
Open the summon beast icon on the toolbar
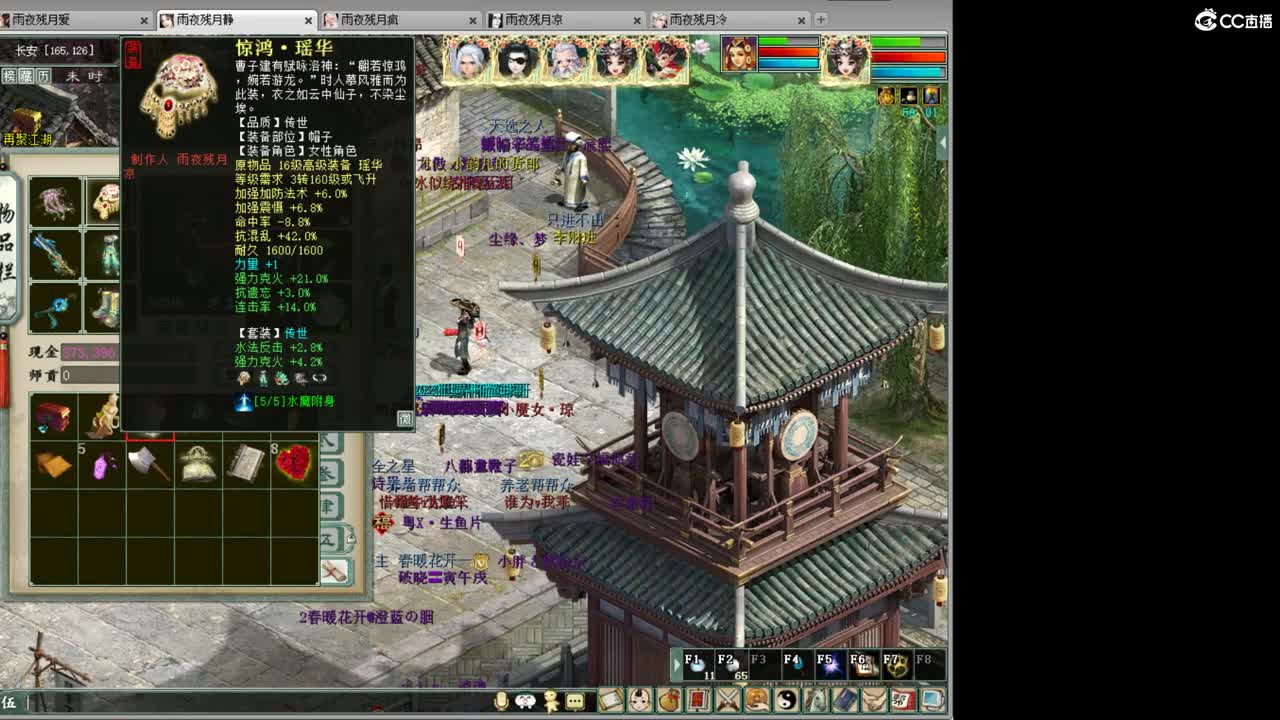pyautogui.click(x=817, y=700)
